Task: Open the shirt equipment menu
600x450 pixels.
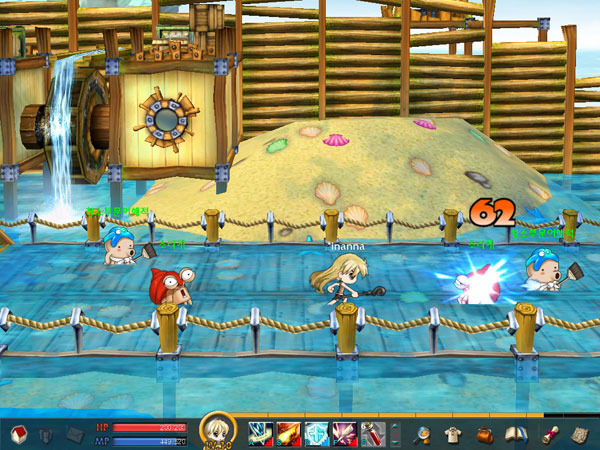Action: pyautogui.click(x=453, y=433)
